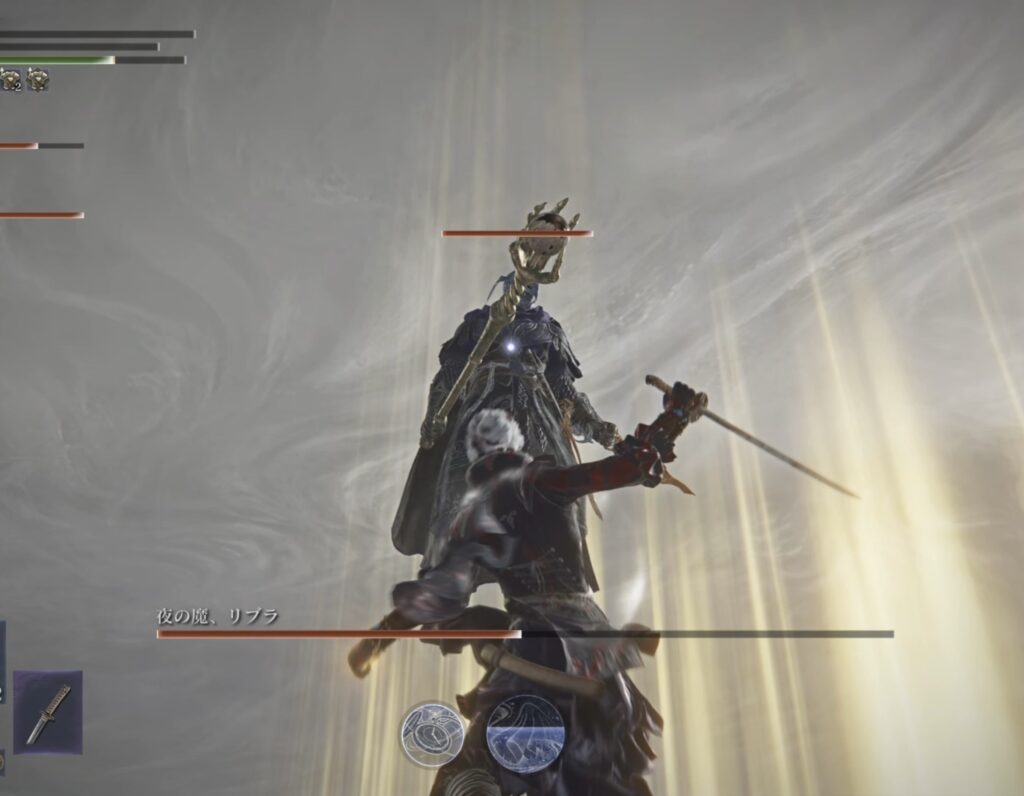Viewport: 1024px width, 796px height.
Task: Select the equipped katana weapon slot
Action: [48, 712]
